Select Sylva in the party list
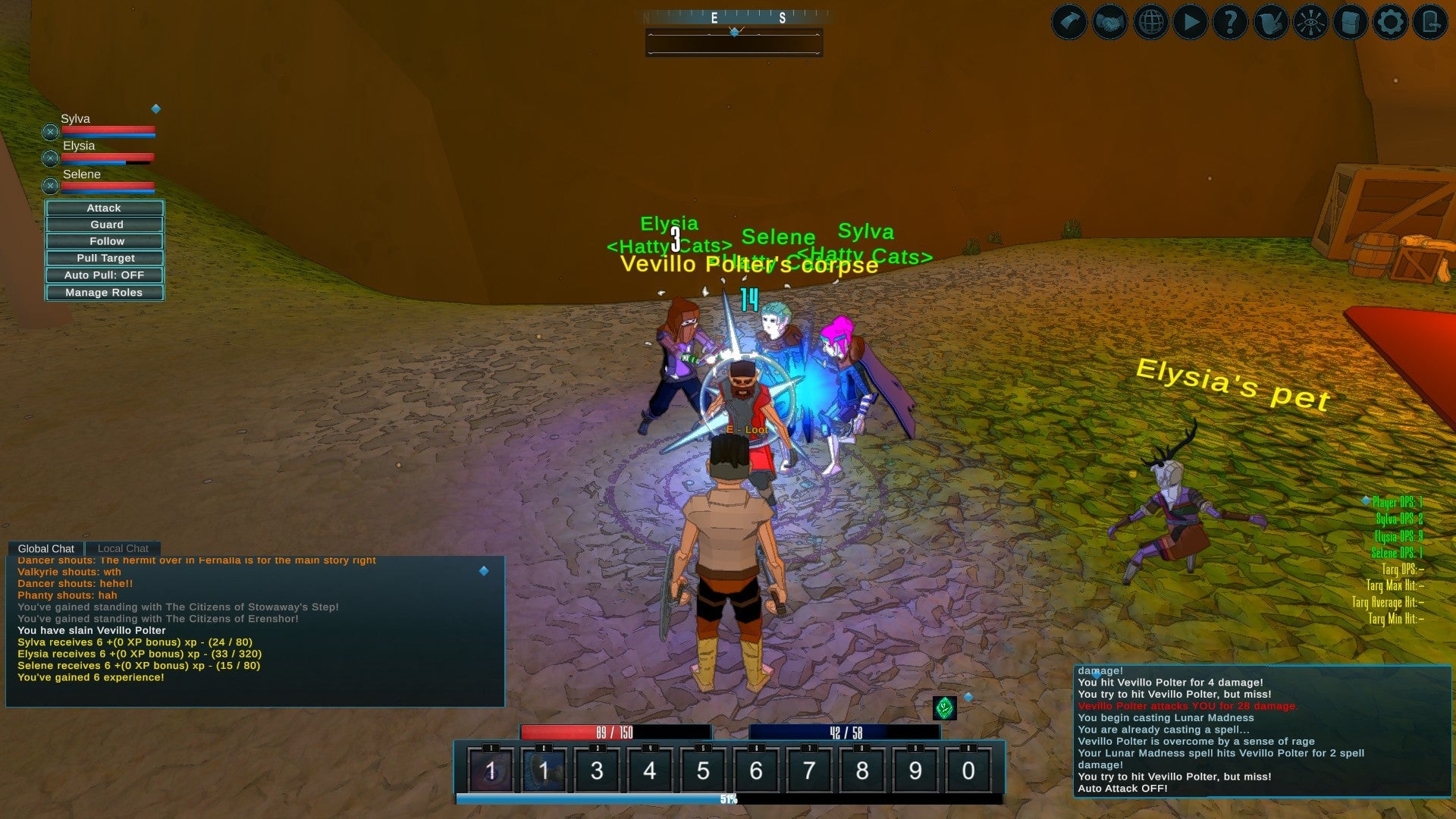 tap(76, 119)
